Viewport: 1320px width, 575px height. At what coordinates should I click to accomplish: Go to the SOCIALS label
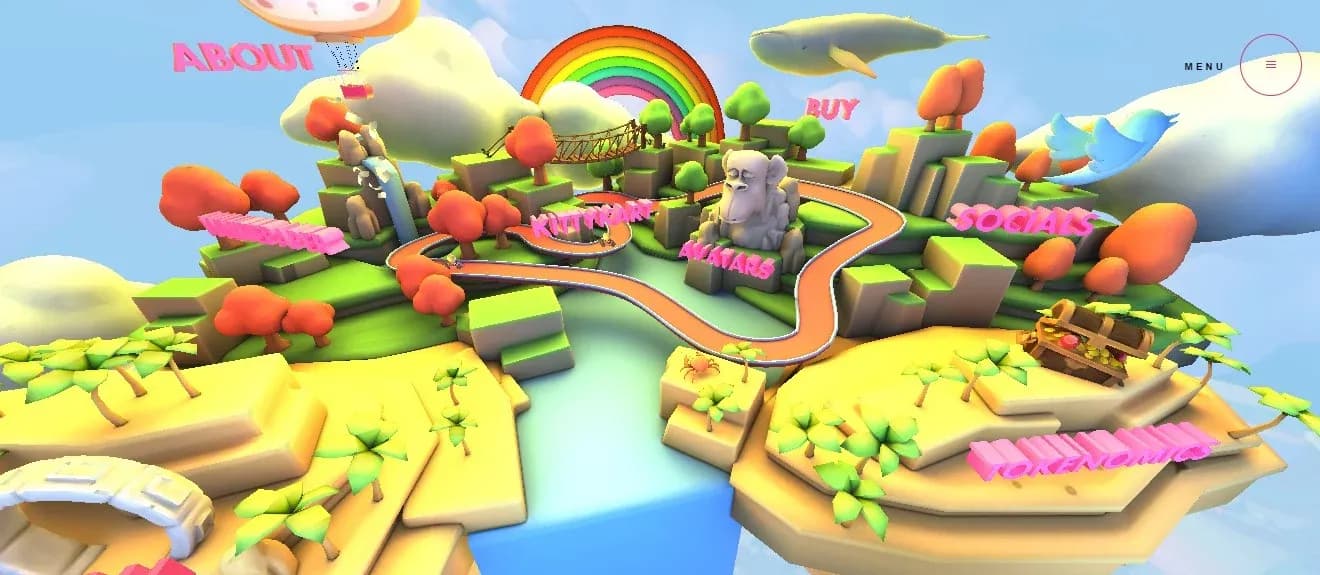(x=1021, y=220)
